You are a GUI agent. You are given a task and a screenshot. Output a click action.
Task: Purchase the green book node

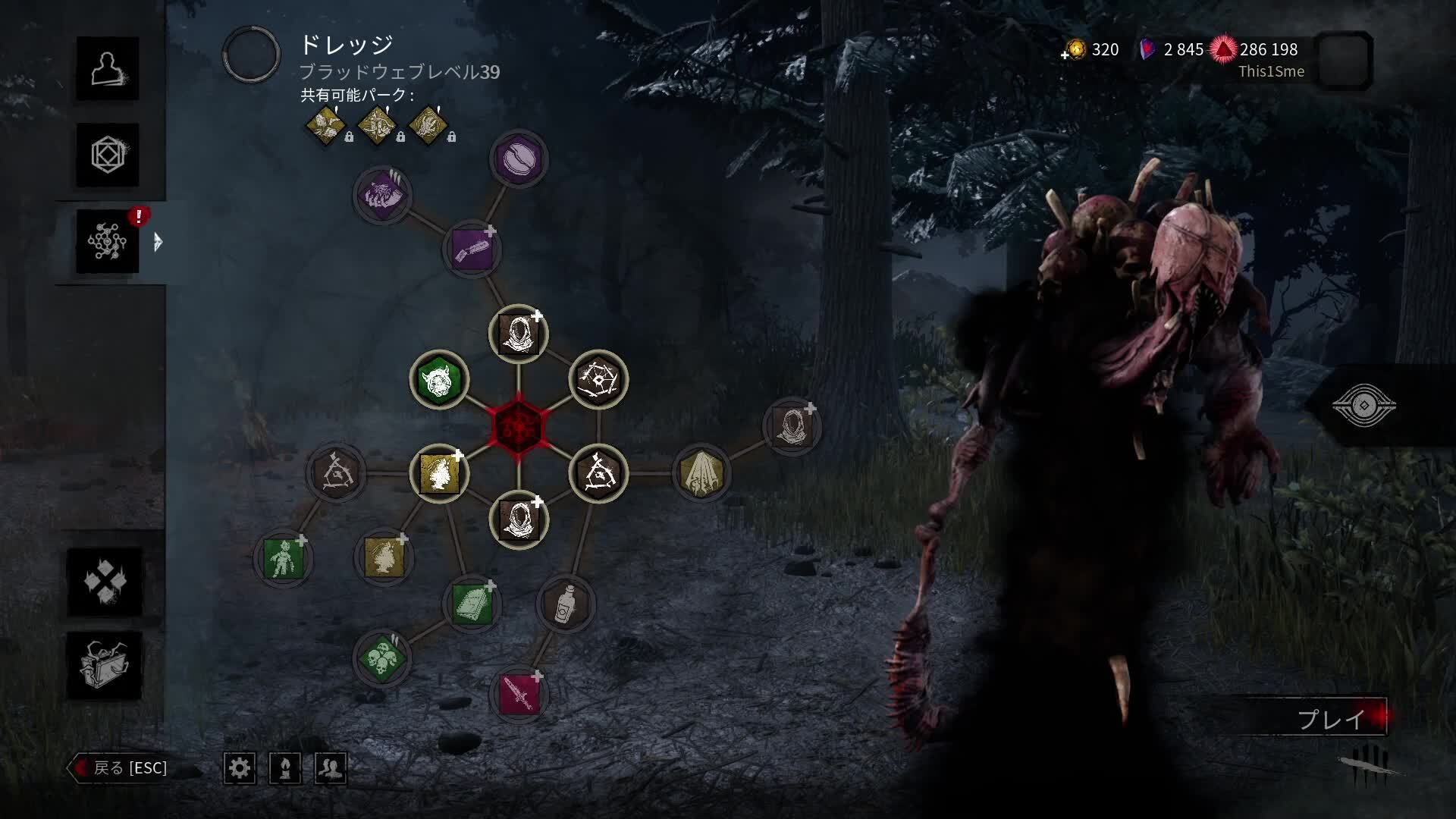pyautogui.click(x=472, y=604)
